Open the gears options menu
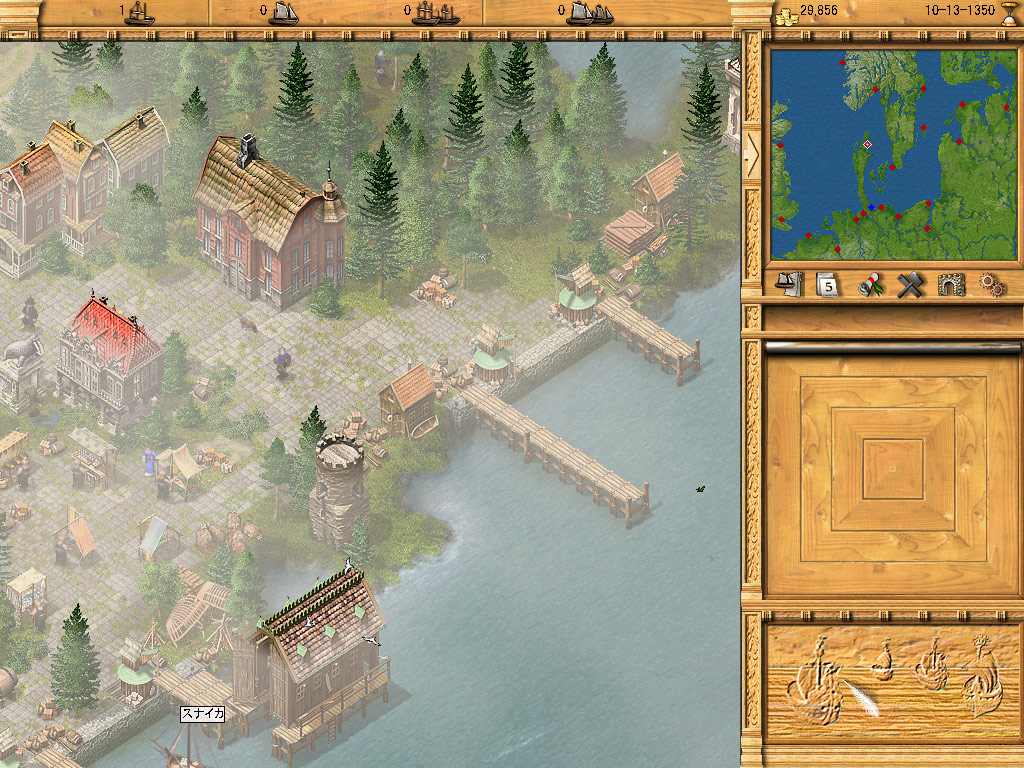 (x=991, y=285)
